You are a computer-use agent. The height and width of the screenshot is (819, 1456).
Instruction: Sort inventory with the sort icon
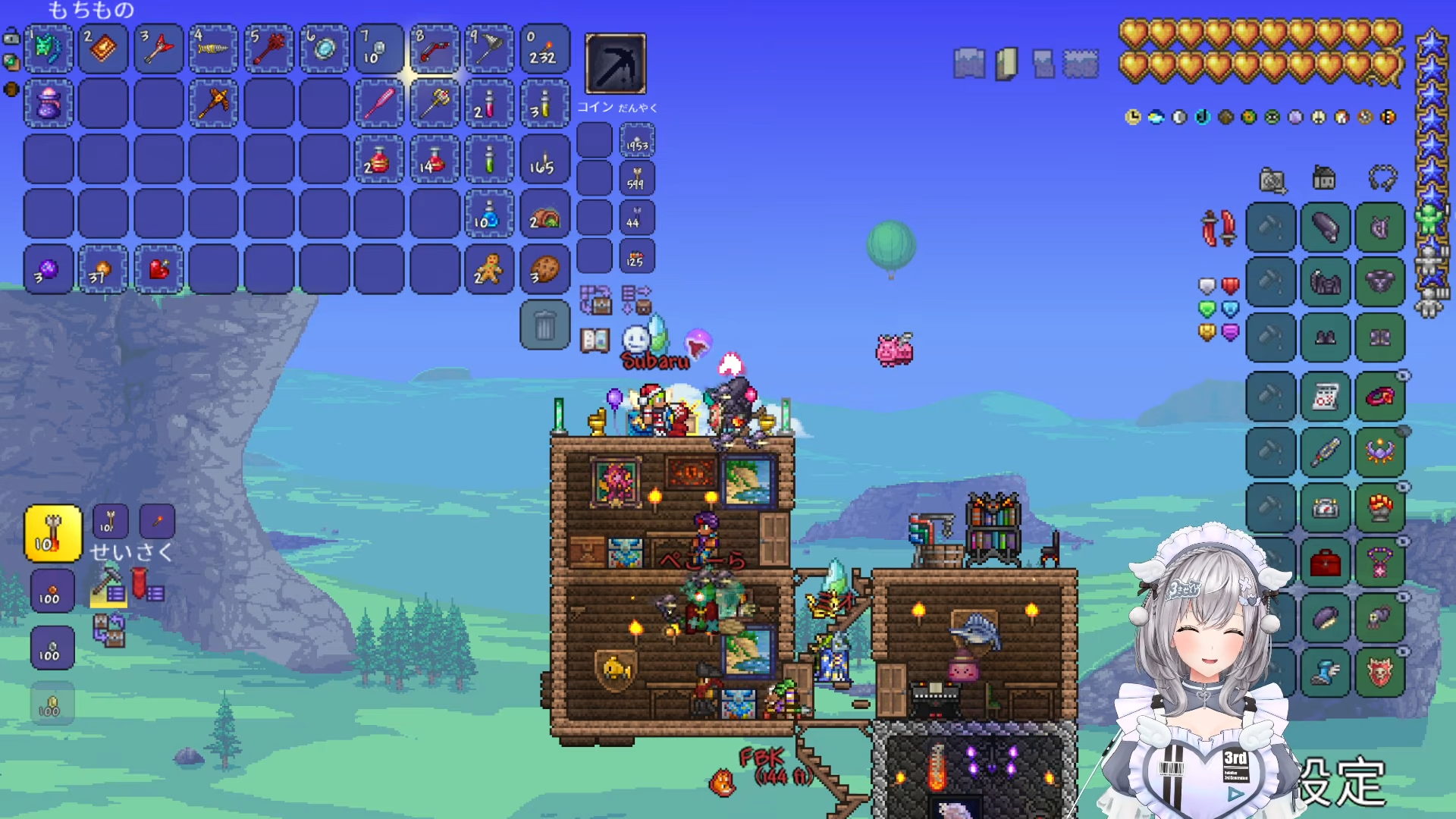click(x=635, y=300)
